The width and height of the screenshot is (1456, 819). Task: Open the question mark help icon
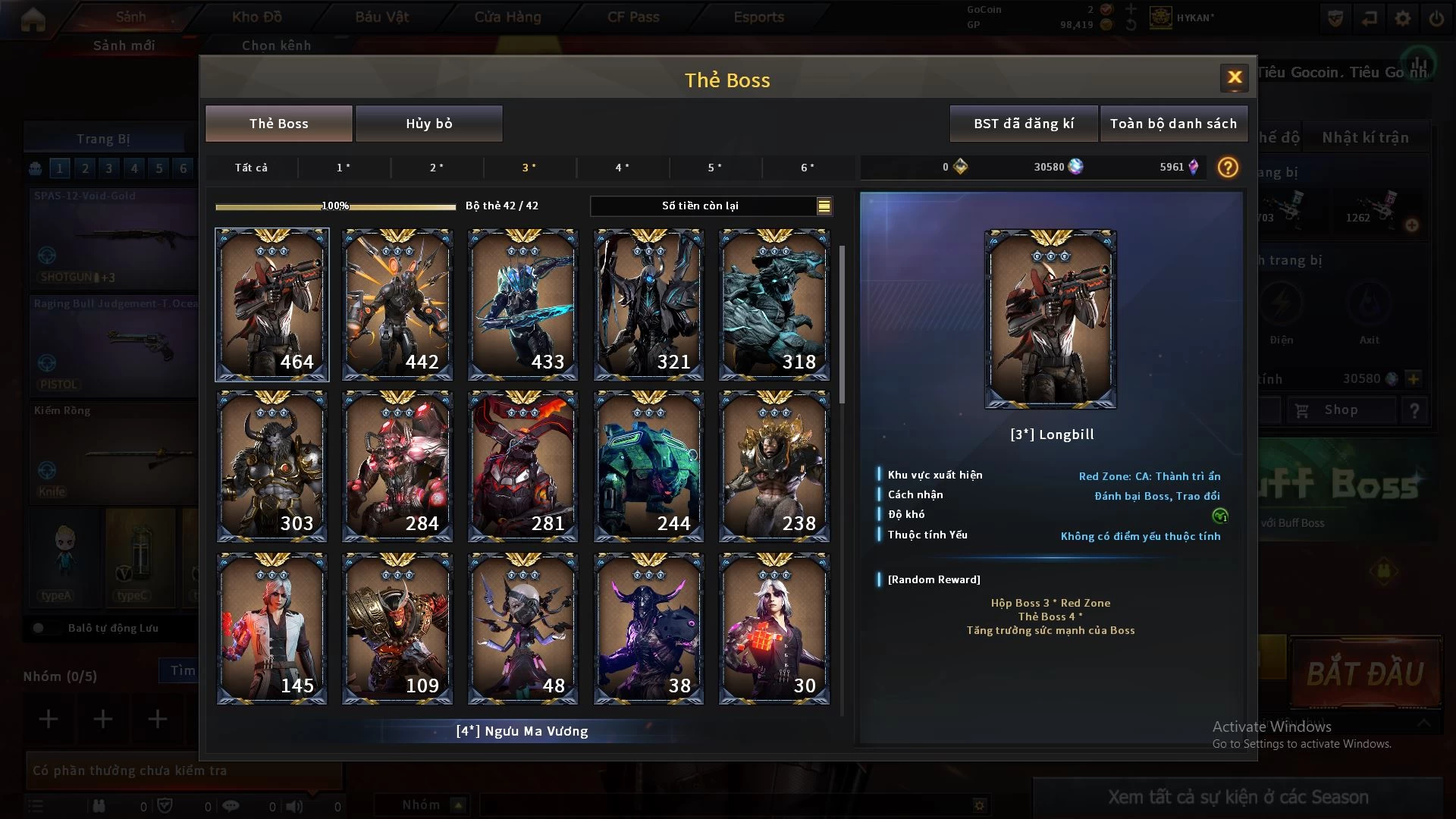pos(1227,168)
